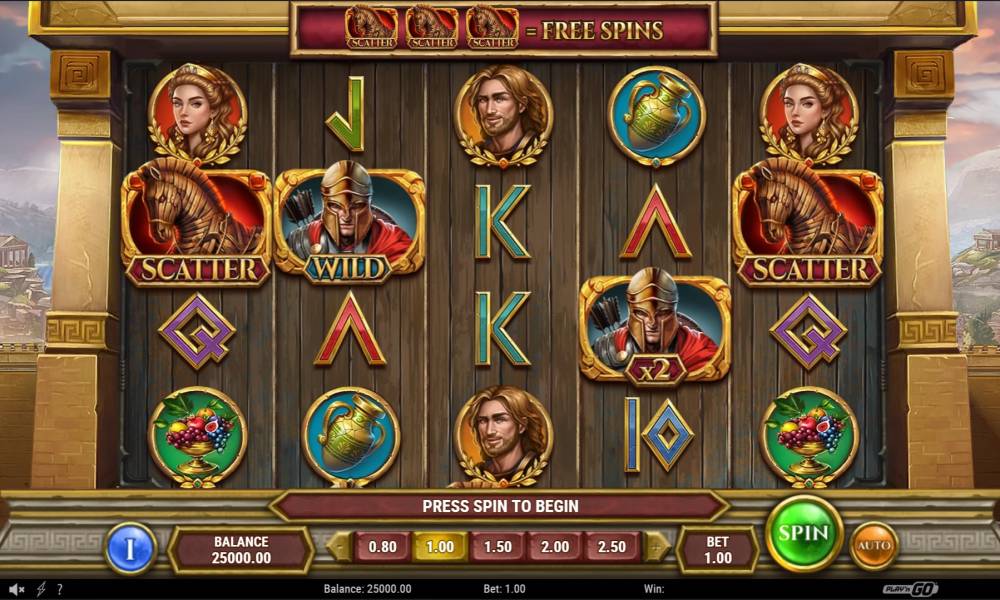Select the 2.50 bet amount
Screen dimensions: 1000x600
(612, 547)
